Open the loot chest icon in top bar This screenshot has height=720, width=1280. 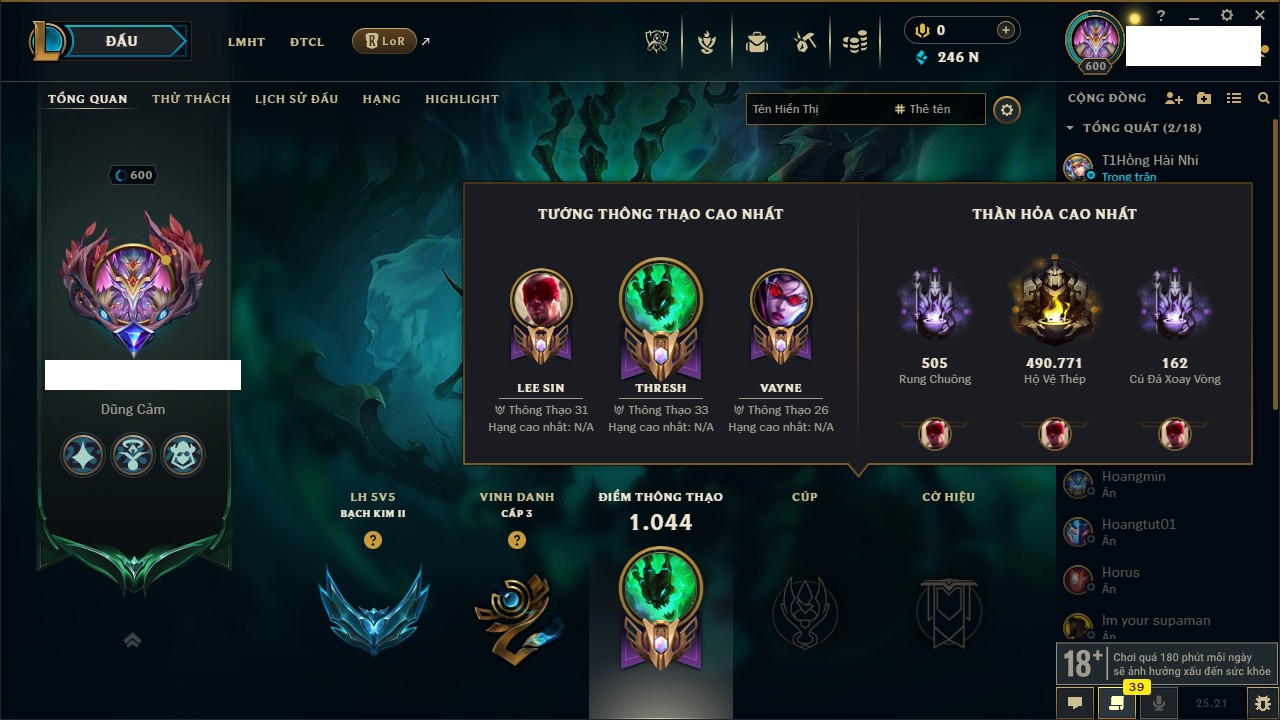click(804, 42)
